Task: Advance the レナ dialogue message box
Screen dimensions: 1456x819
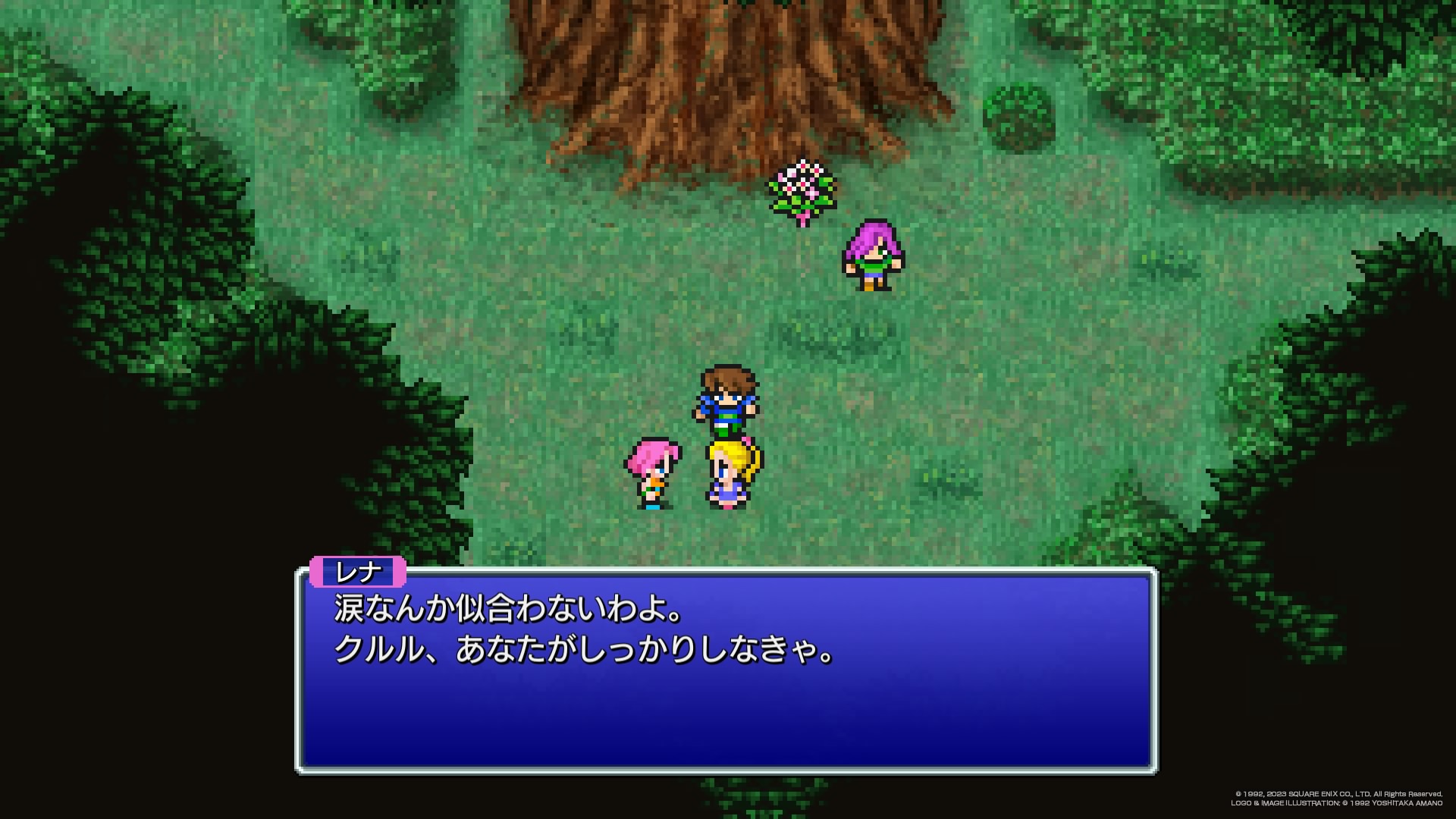Action: click(x=726, y=670)
